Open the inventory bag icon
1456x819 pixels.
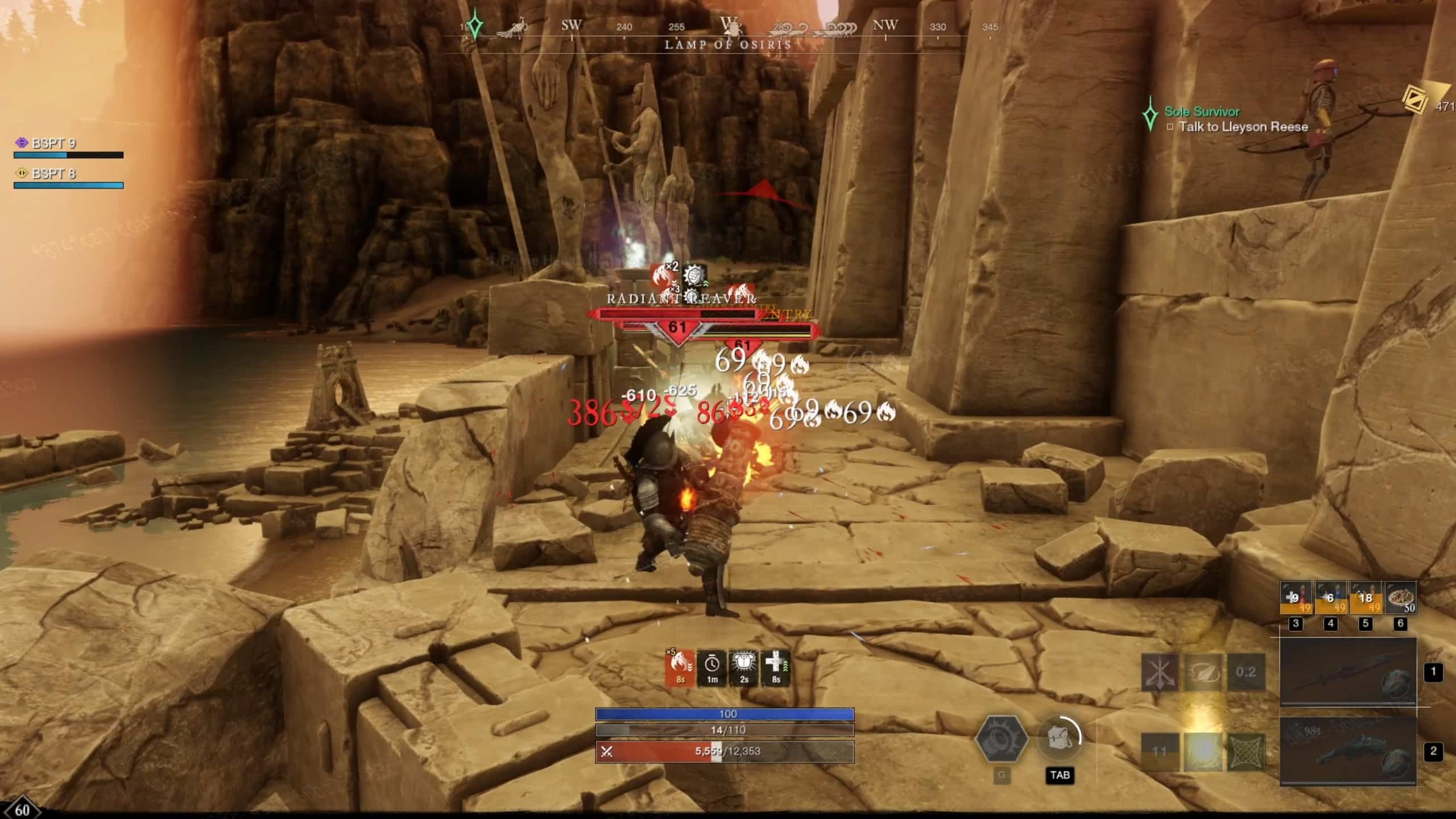1060,739
